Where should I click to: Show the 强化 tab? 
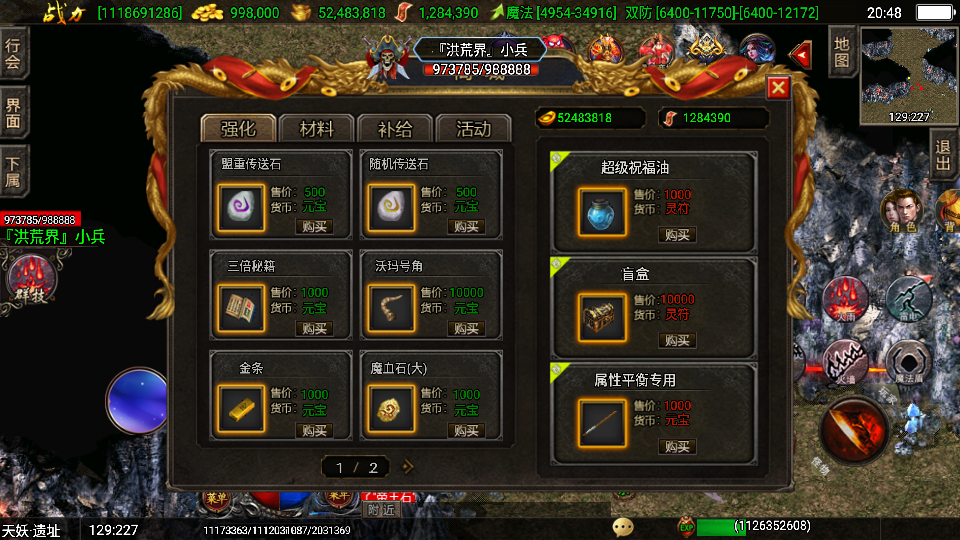click(x=239, y=129)
